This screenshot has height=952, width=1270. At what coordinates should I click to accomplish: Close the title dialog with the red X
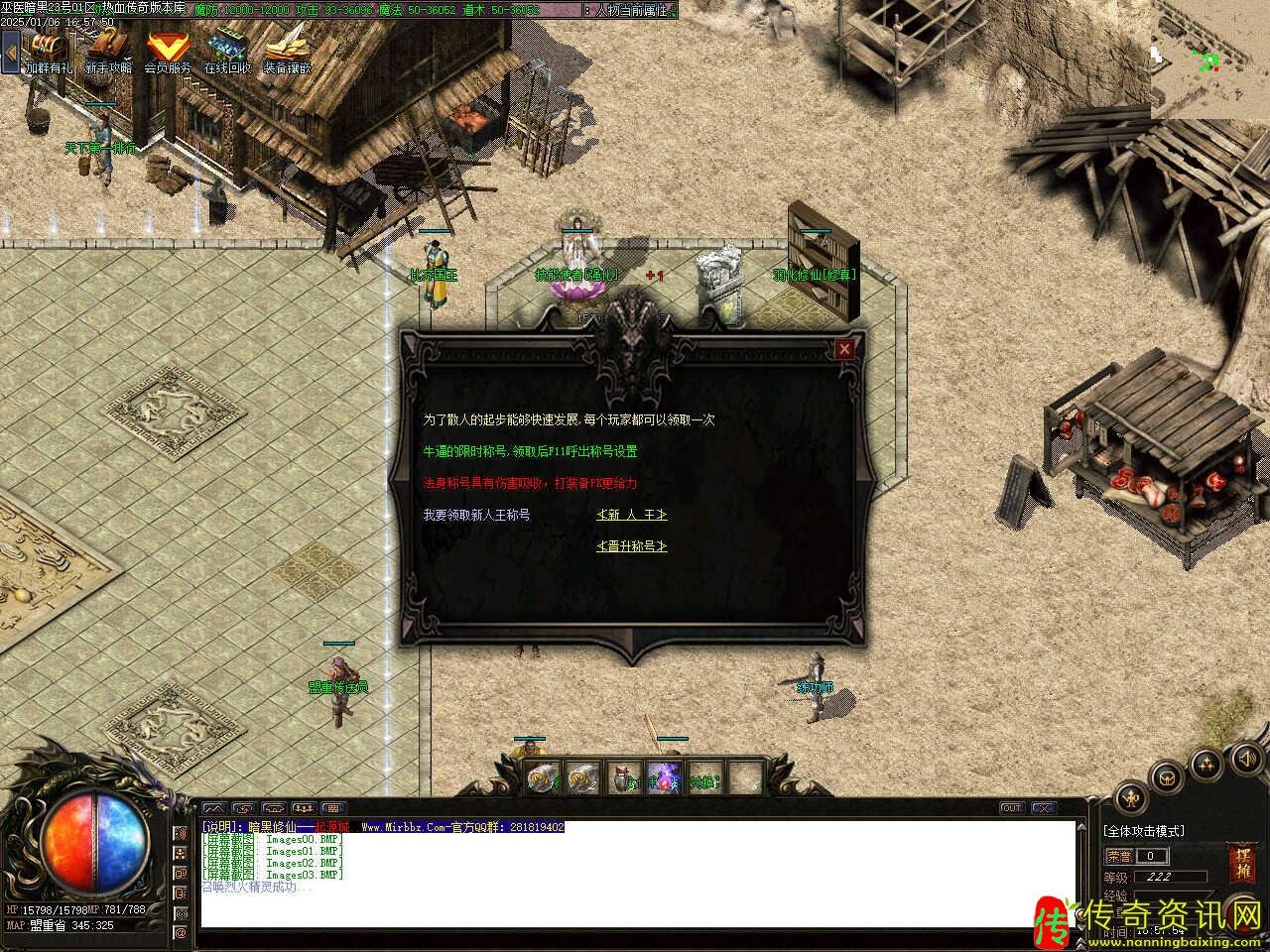click(x=844, y=349)
